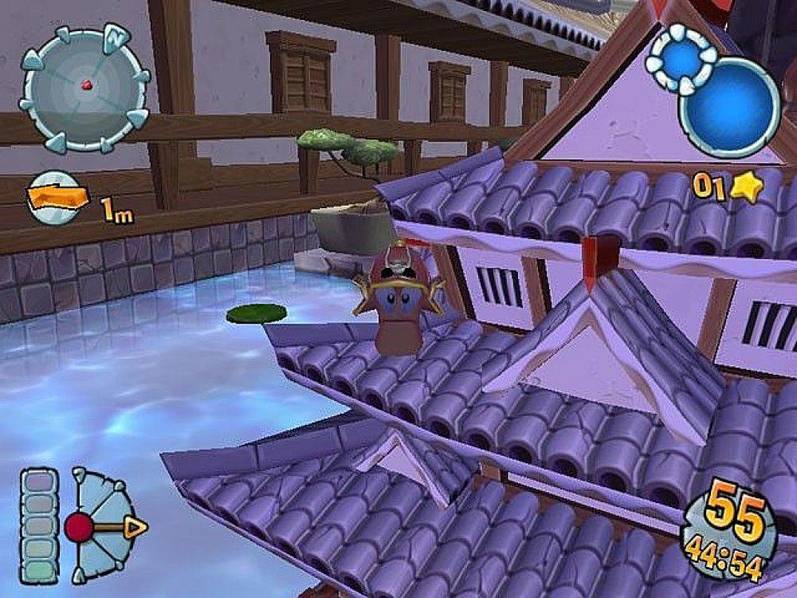Select the orange wind direction arrow icon
This screenshot has width=797, height=598.
pos(57,199)
